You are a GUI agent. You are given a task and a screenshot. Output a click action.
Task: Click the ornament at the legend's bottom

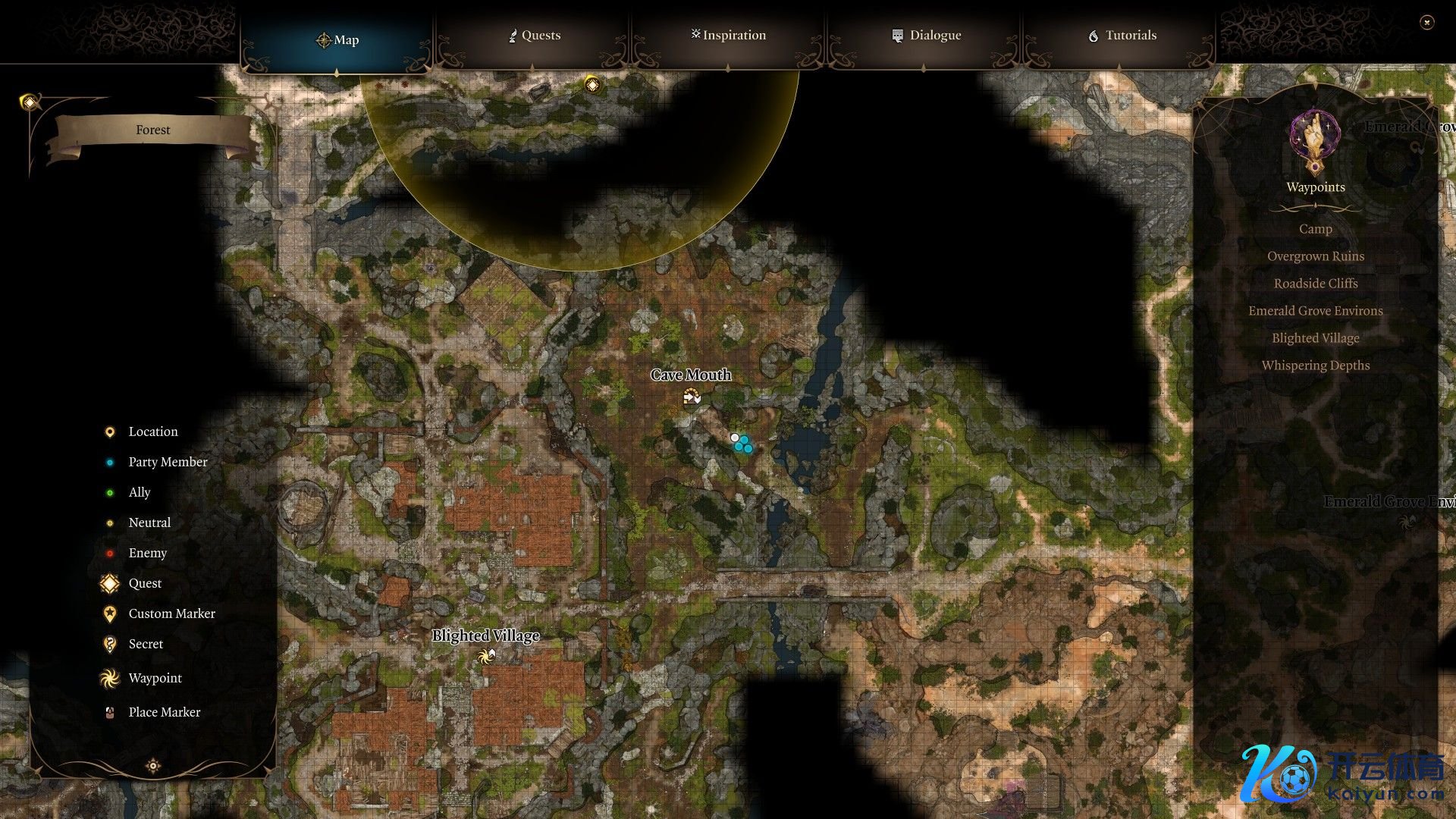click(153, 766)
